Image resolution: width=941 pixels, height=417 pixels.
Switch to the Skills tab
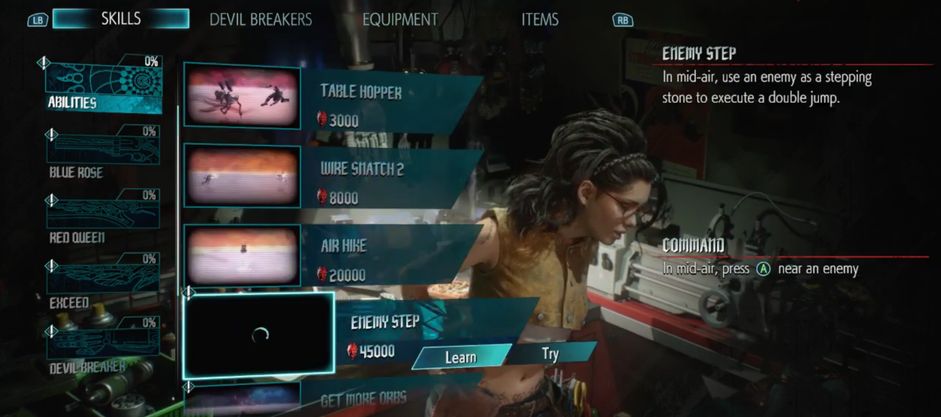[120, 19]
